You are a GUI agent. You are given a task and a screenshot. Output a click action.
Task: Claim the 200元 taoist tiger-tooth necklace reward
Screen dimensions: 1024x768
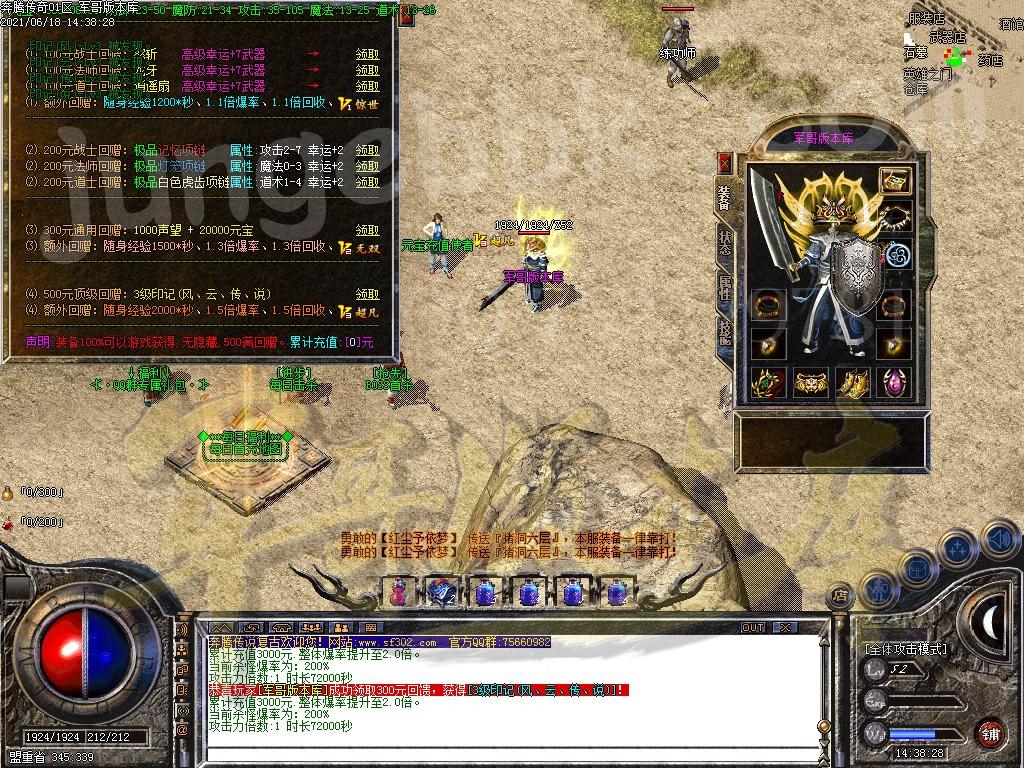[368, 182]
